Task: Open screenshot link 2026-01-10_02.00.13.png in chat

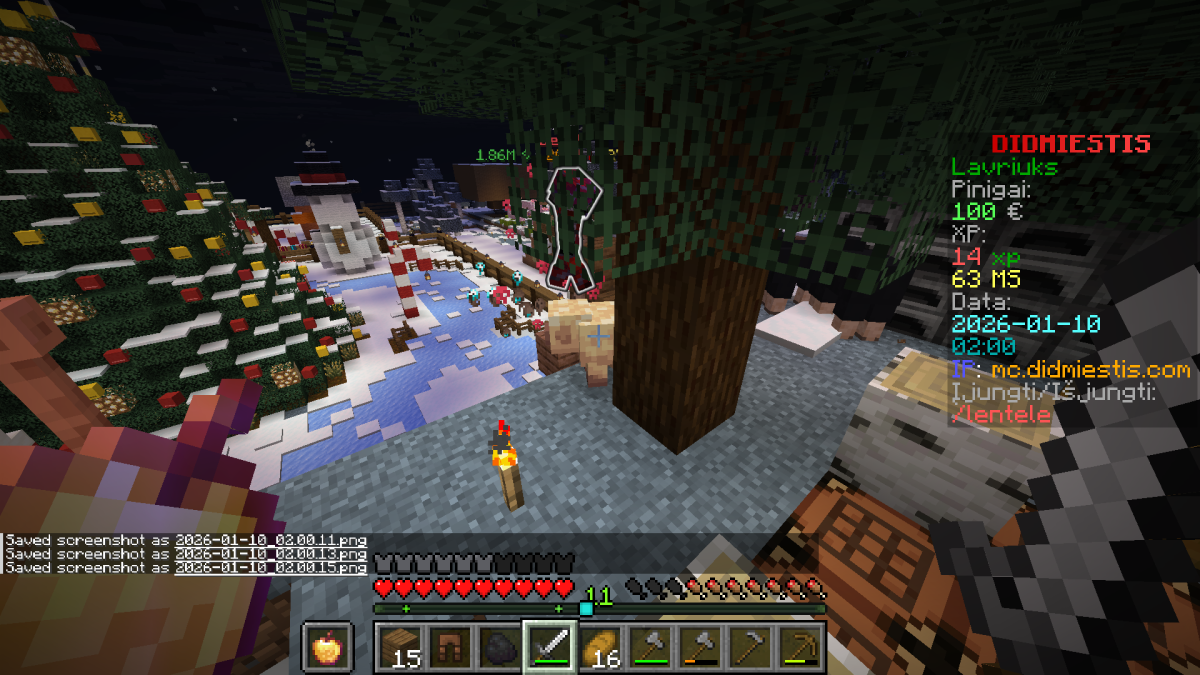Action: (x=270, y=554)
